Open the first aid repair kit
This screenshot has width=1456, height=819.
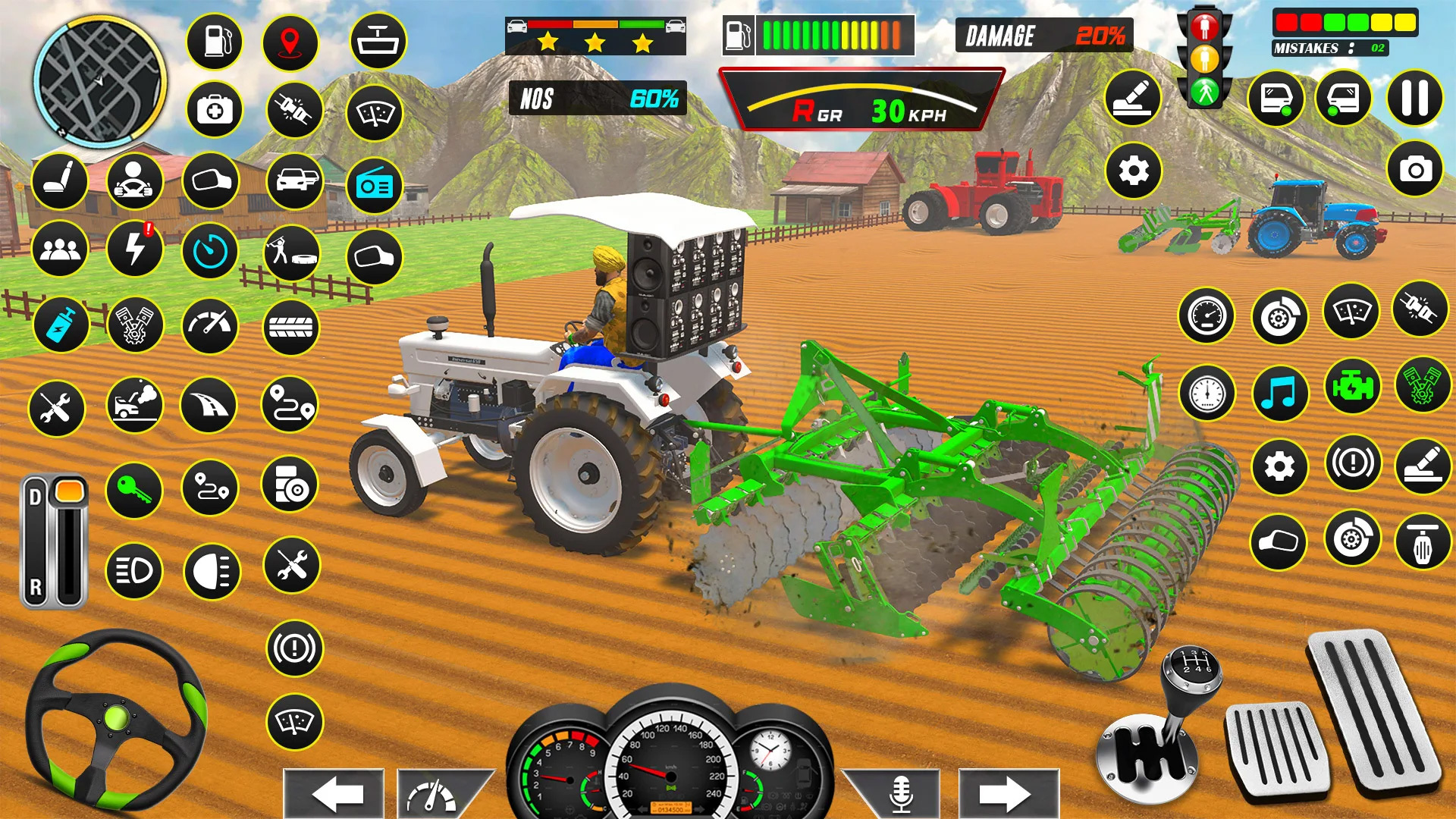[215, 111]
